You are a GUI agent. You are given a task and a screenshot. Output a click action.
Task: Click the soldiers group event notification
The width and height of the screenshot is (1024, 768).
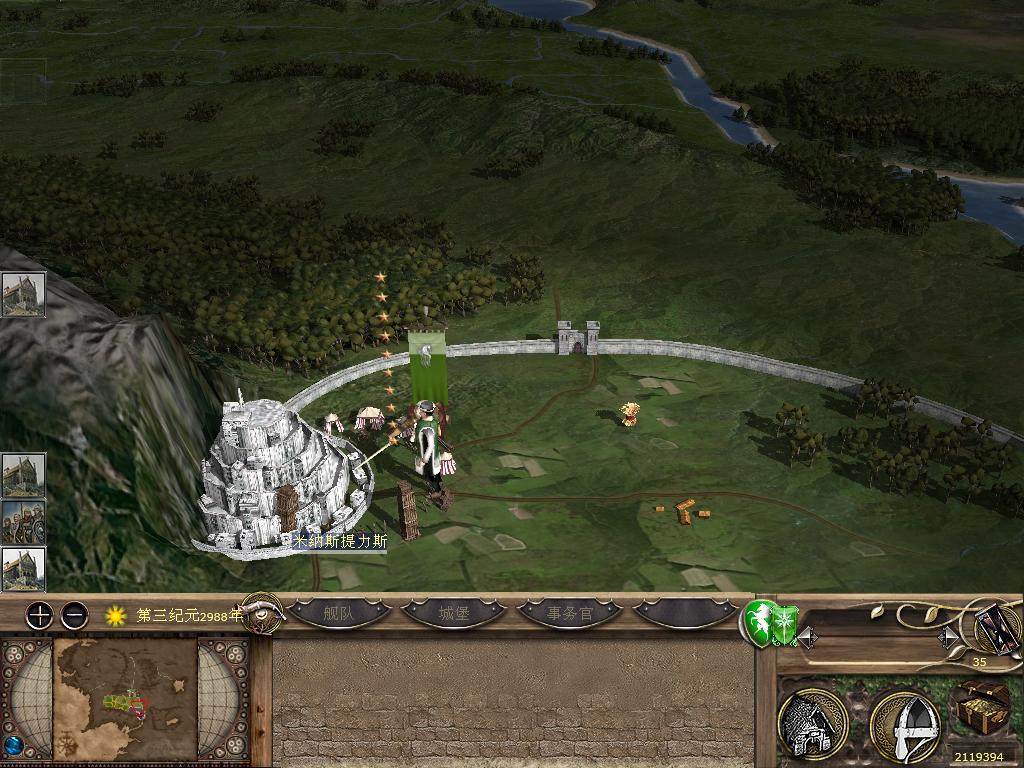22,522
